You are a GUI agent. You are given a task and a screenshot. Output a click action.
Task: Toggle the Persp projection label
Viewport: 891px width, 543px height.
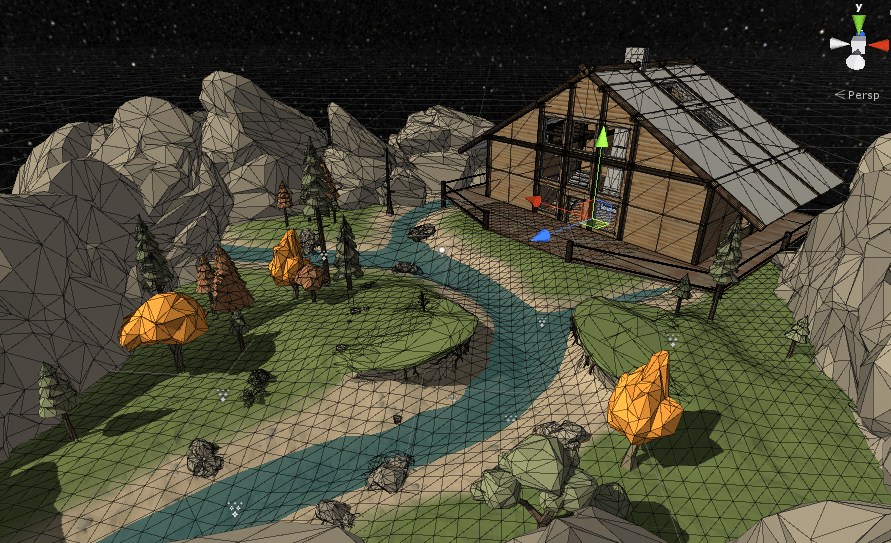point(862,95)
